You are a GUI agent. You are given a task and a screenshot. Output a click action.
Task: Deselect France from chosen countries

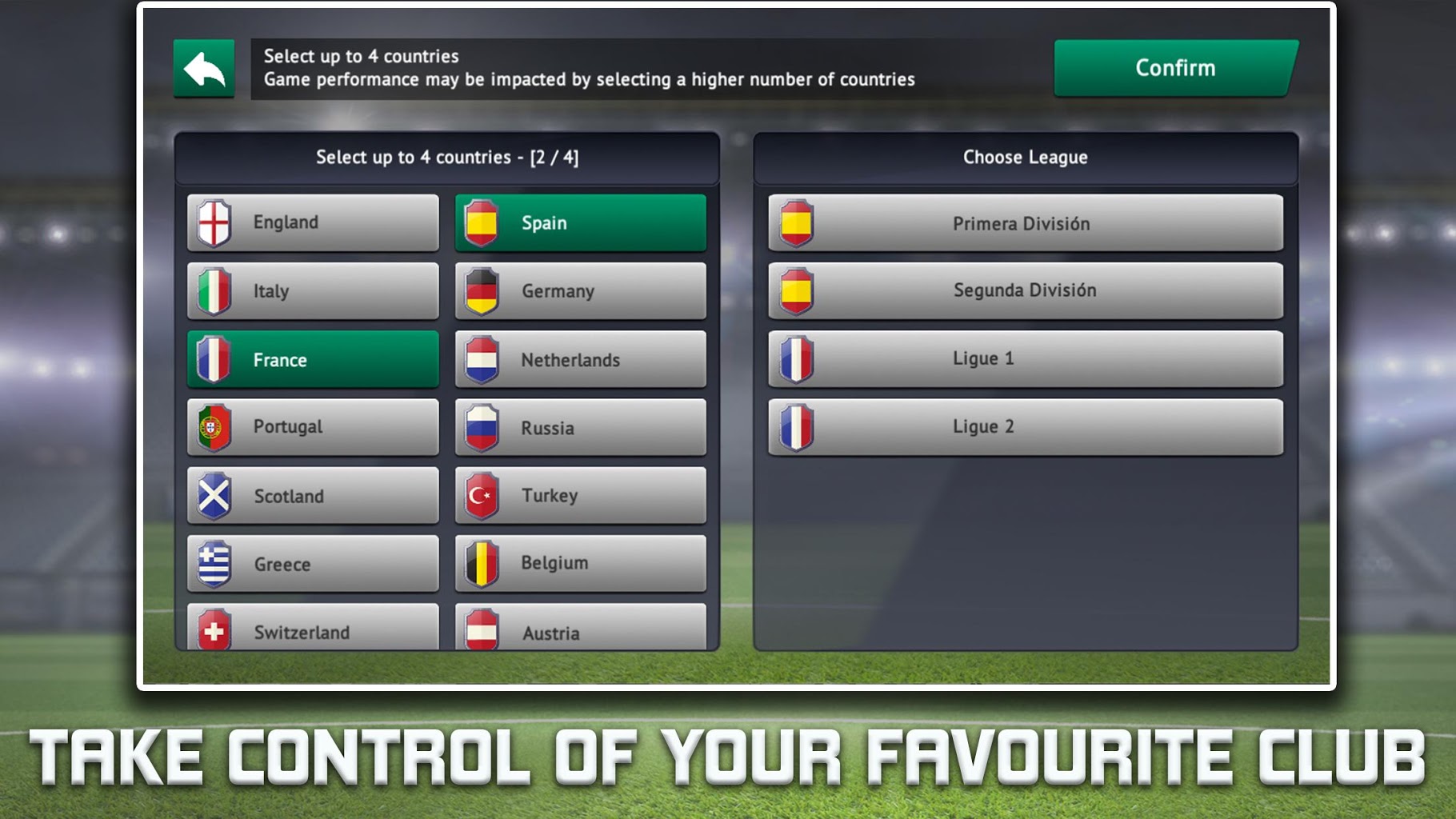pyautogui.click(x=312, y=359)
